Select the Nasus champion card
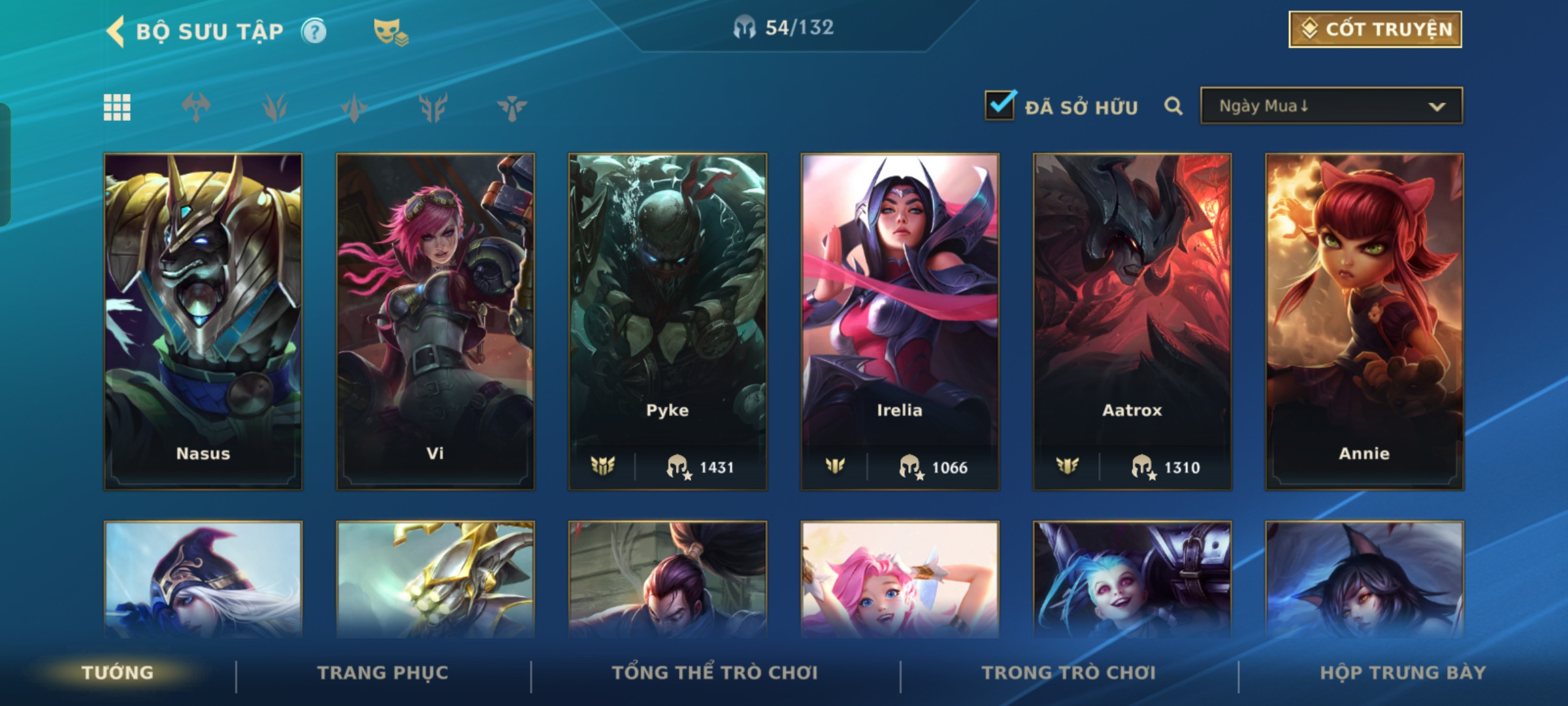This screenshot has height=706, width=1568. click(203, 322)
